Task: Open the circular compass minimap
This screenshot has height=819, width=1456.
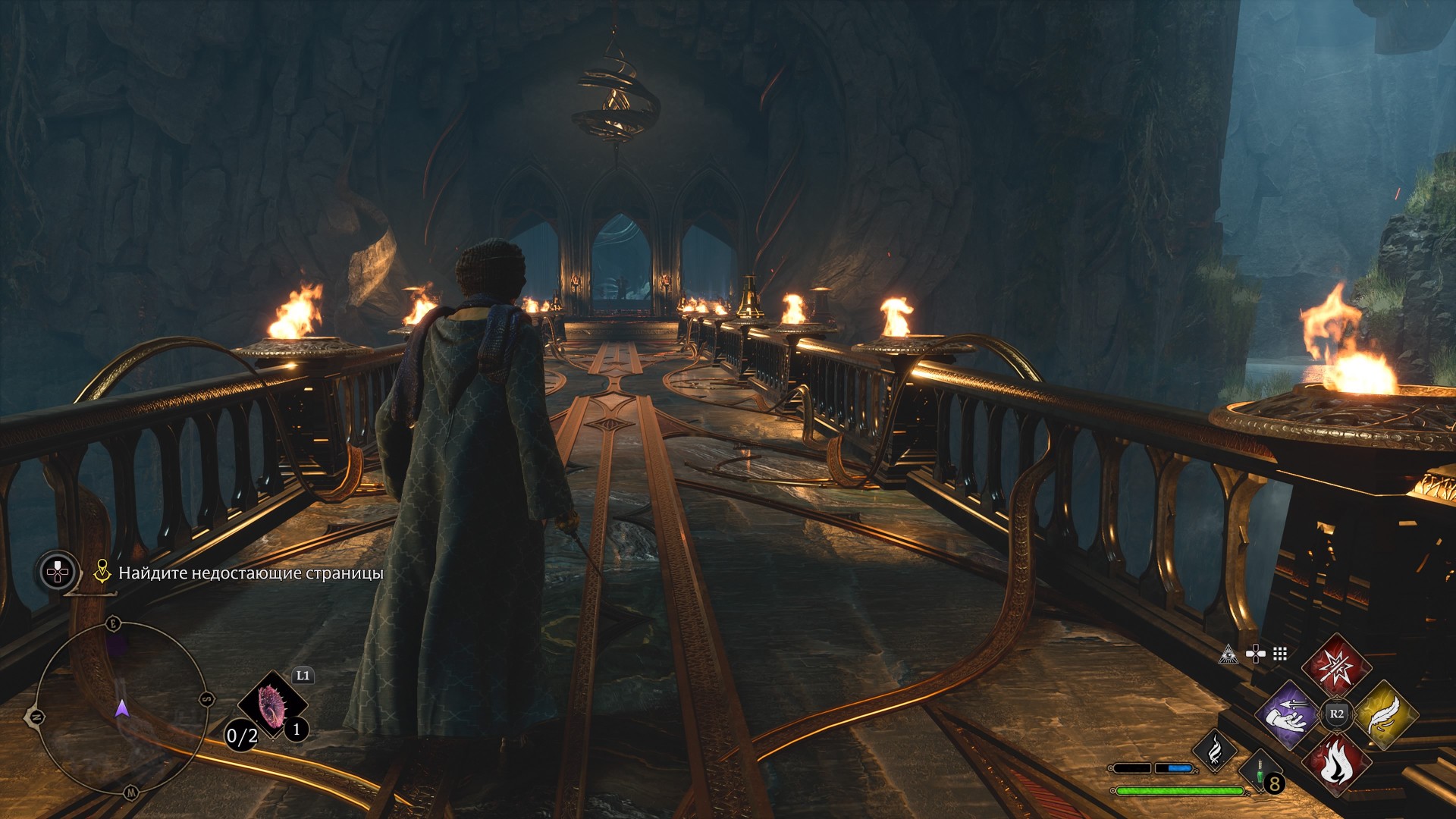Action: [x=121, y=708]
